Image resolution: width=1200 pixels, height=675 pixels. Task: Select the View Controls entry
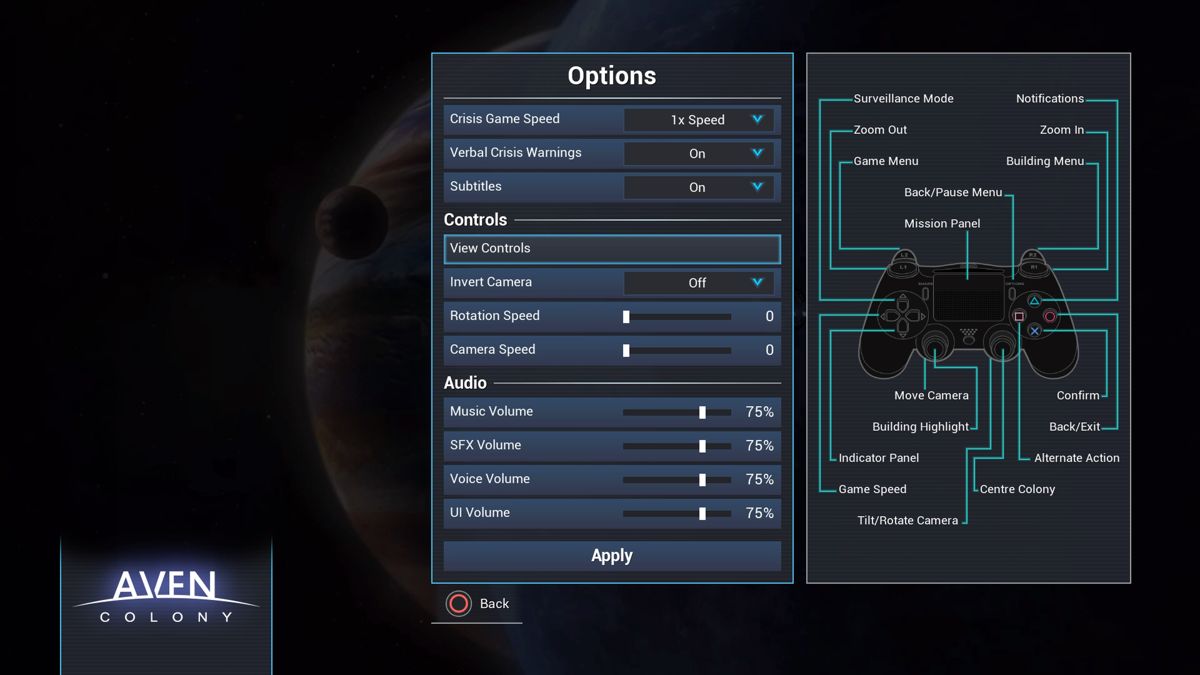coord(611,249)
